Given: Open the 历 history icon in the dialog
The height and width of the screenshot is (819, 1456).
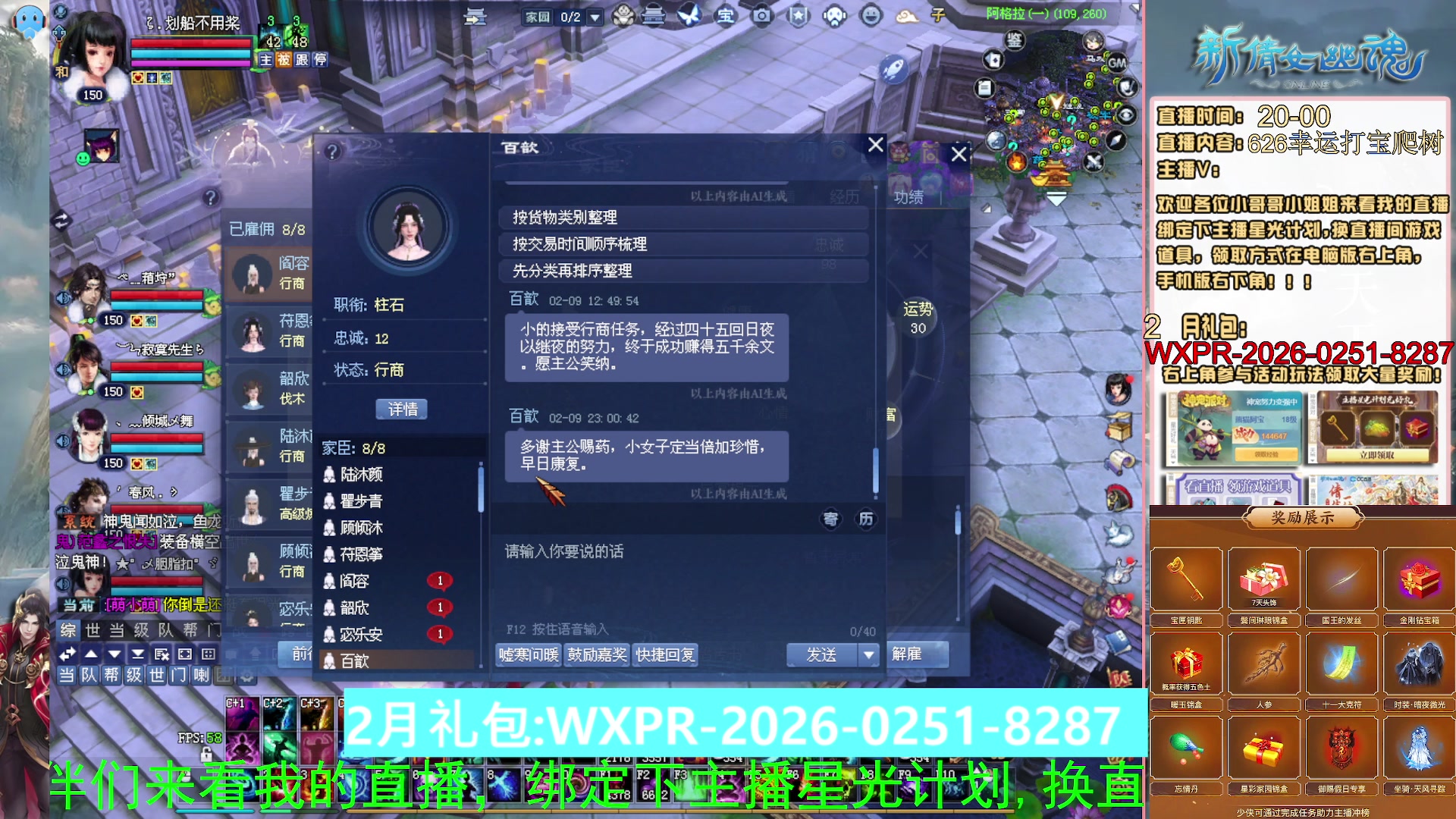Looking at the screenshot, I should [x=866, y=520].
